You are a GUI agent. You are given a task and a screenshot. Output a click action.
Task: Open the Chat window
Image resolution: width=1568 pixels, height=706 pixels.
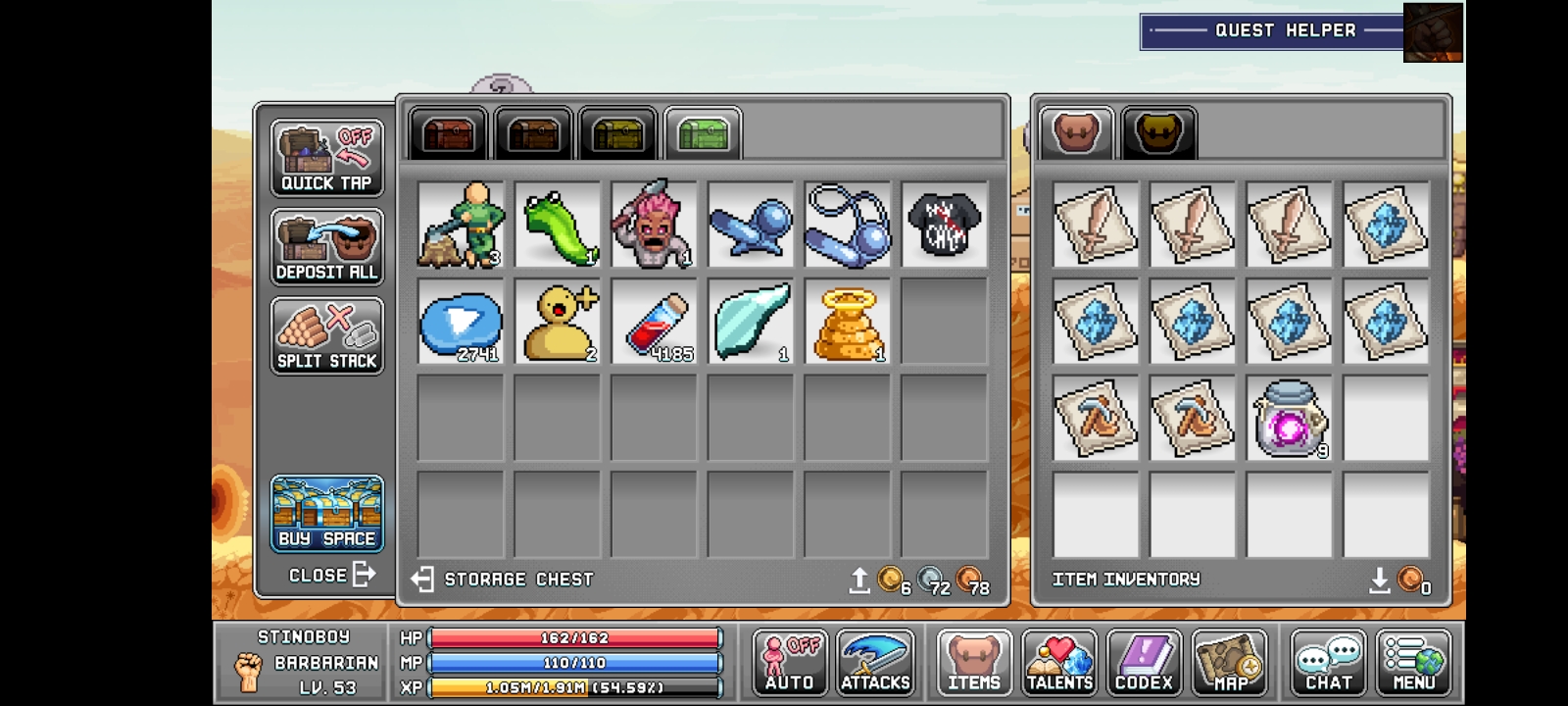(1328, 663)
